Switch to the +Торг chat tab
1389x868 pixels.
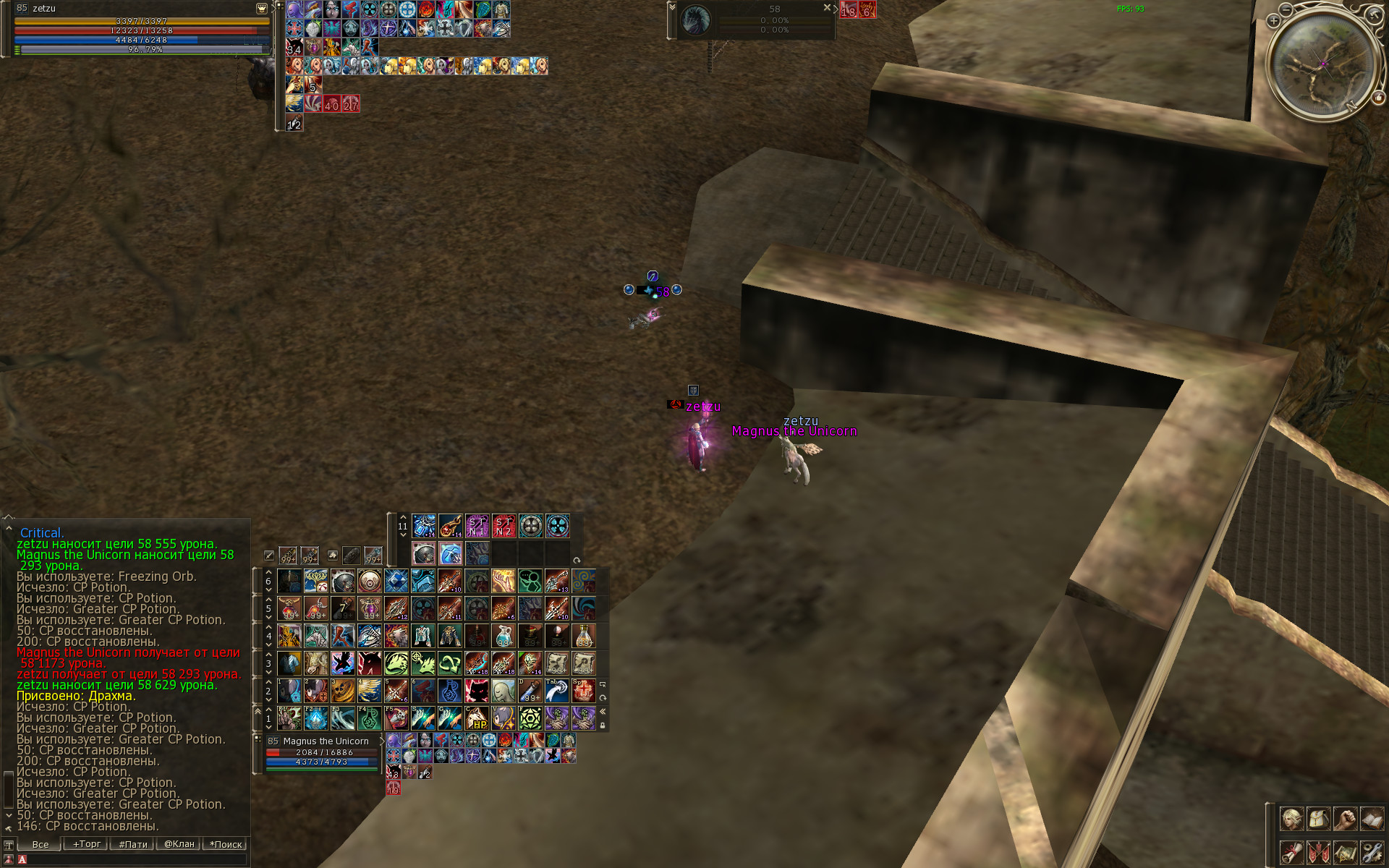[86, 844]
